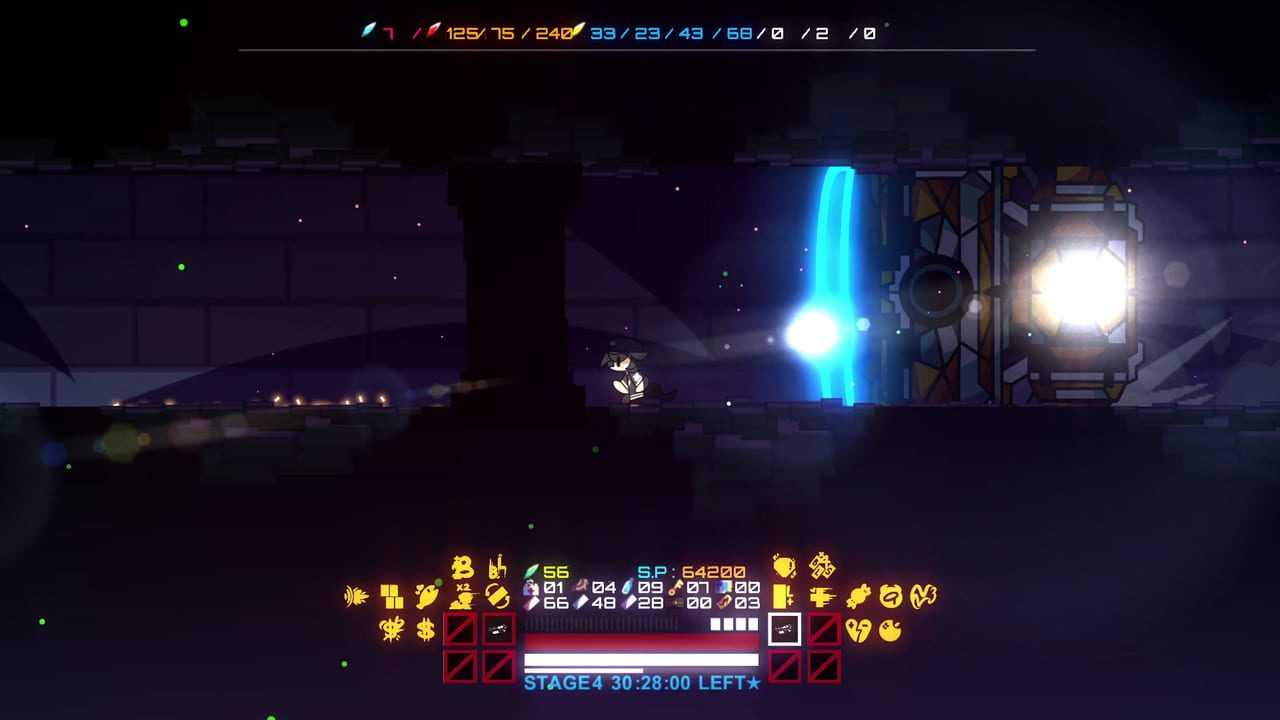This screenshot has width=1280, height=720.
Task: Select the bitten cookie perk icon
Action: (x=889, y=630)
